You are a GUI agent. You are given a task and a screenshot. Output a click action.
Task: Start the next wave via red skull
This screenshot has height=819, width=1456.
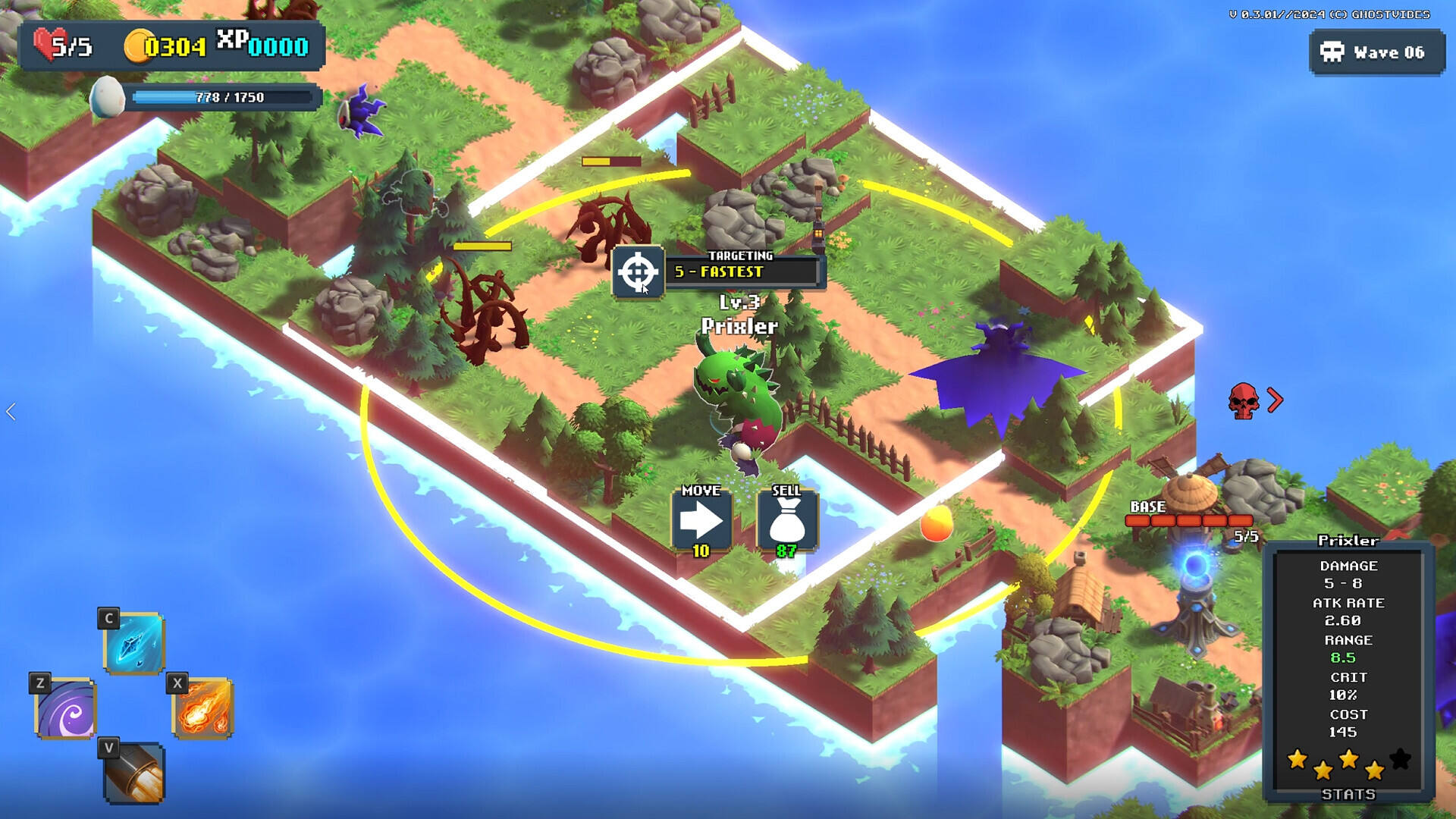tap(1244, 400)
